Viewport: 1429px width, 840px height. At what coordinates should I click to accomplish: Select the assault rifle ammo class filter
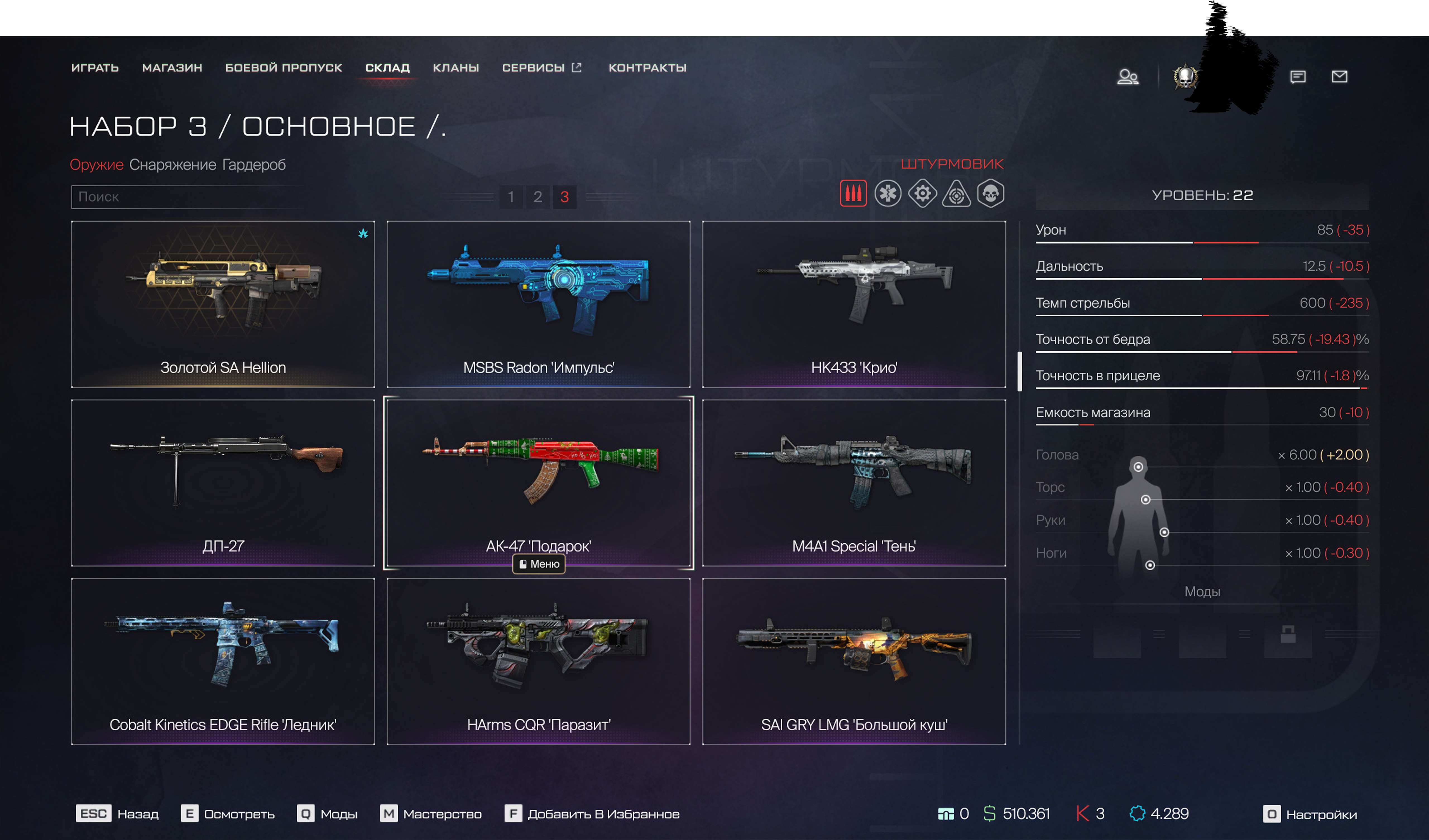point(853,194)
